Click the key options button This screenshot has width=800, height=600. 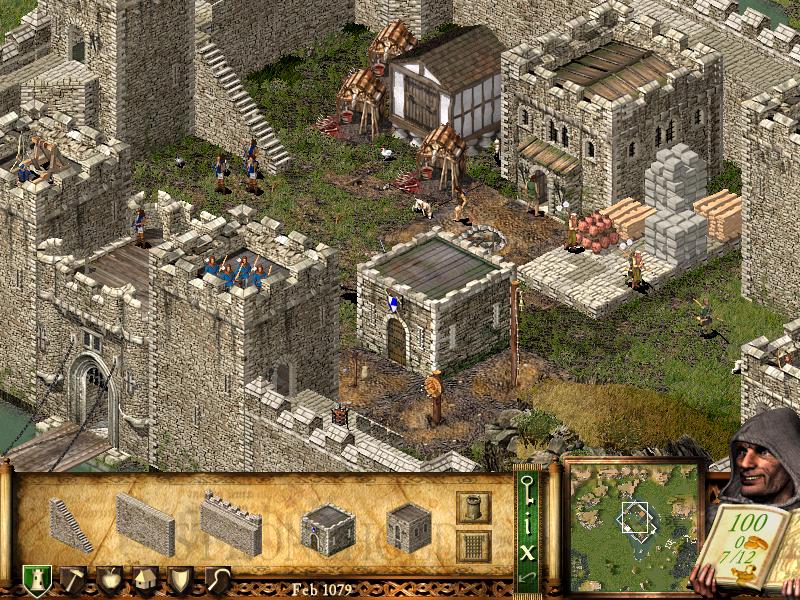point(527,489)
